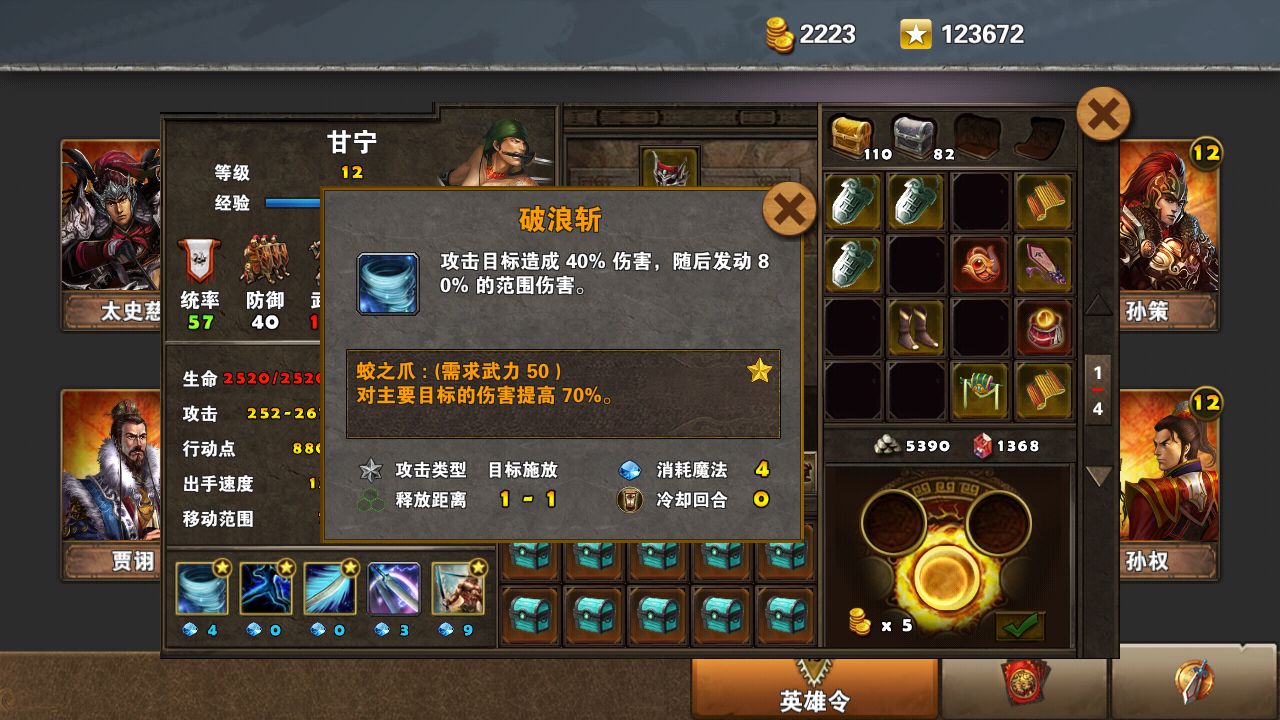Select the winged blade skill icon
Viewport: 1280px width, 720px height.
pyautogui.click(x=330, y=588)
